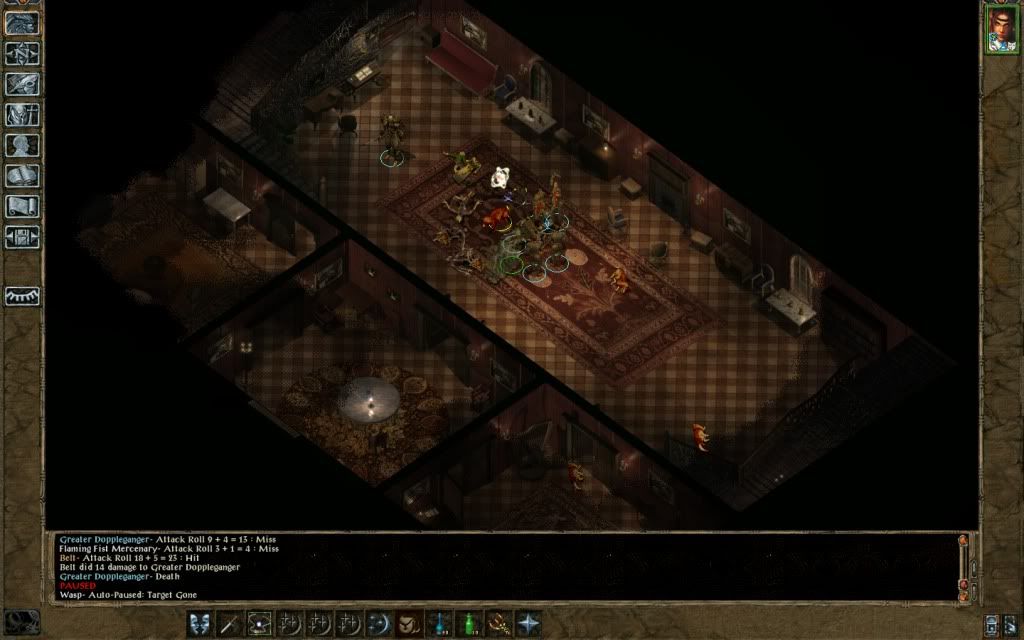Use the green potion quick item
The image size is (1024, 640).
pyautogui.click(x=467, y=622)
